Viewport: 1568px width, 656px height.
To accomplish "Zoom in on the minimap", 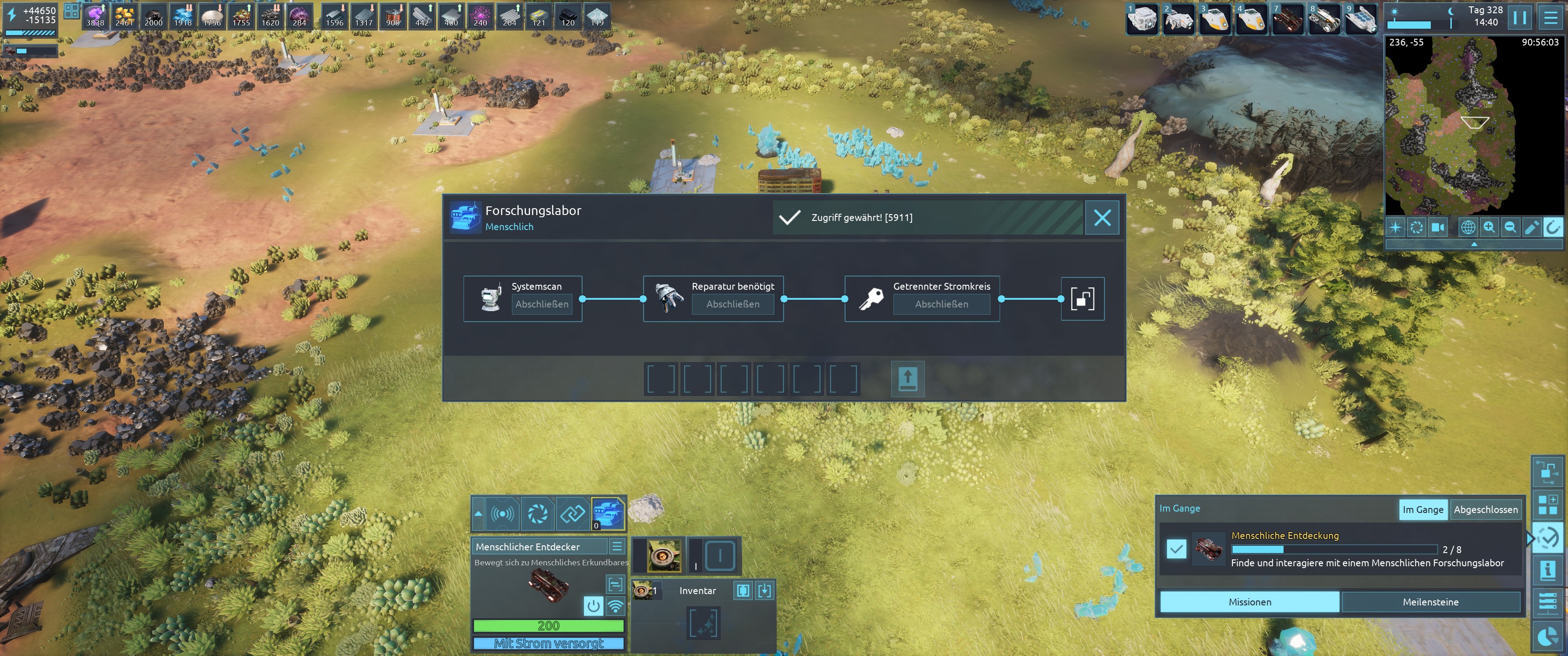I will pos(1489,228).
